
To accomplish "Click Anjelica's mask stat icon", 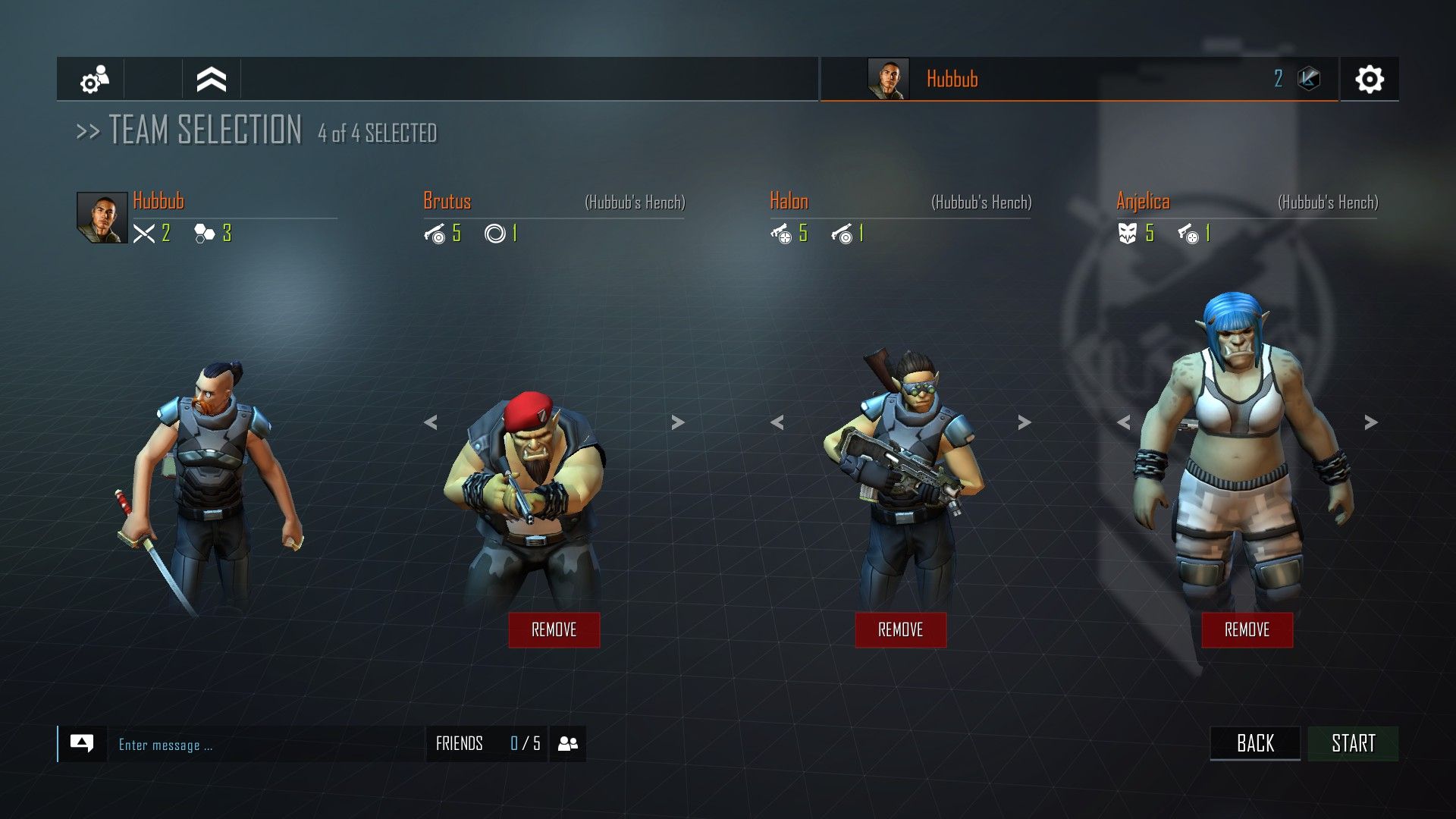I will 1128,234.
